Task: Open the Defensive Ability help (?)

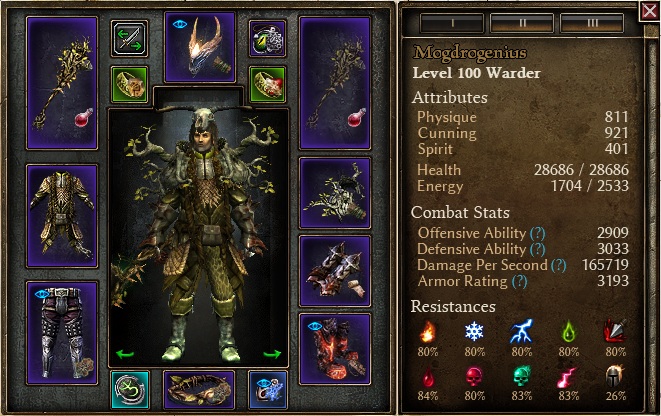Action: (x=537, y=249)
